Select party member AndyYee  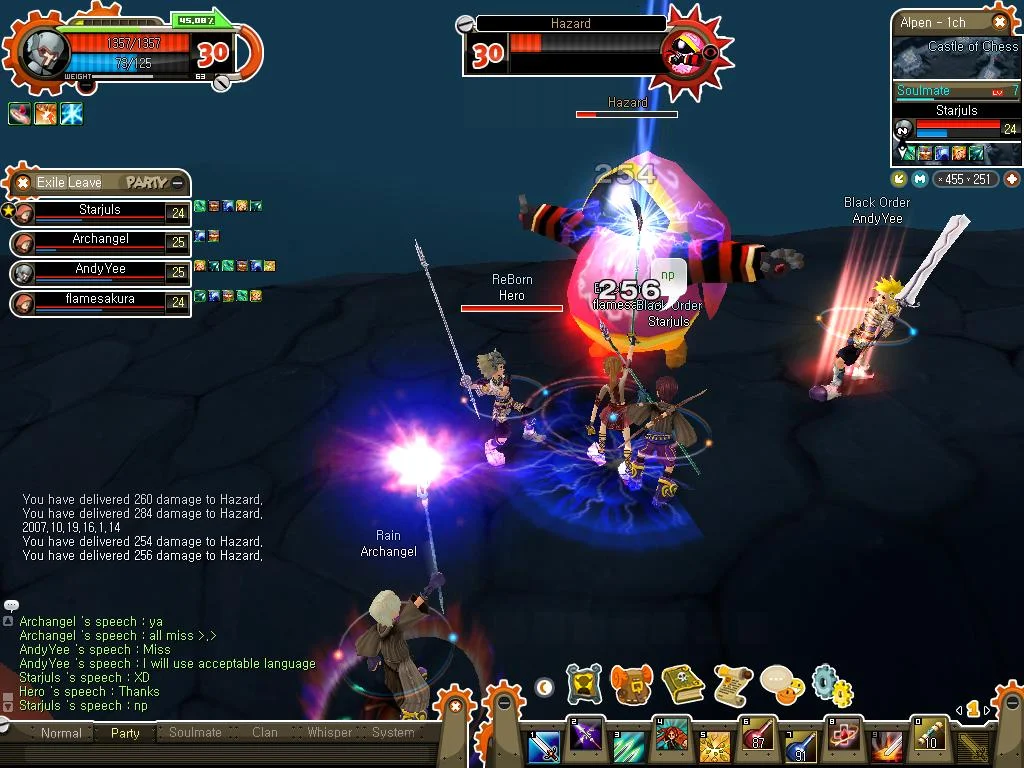point(100,271)
